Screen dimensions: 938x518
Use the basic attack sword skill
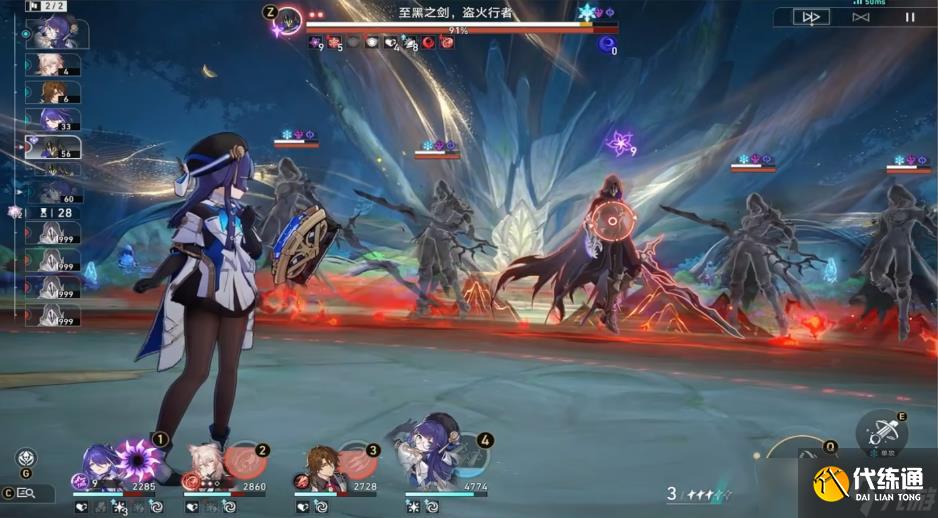click(881, 434)
